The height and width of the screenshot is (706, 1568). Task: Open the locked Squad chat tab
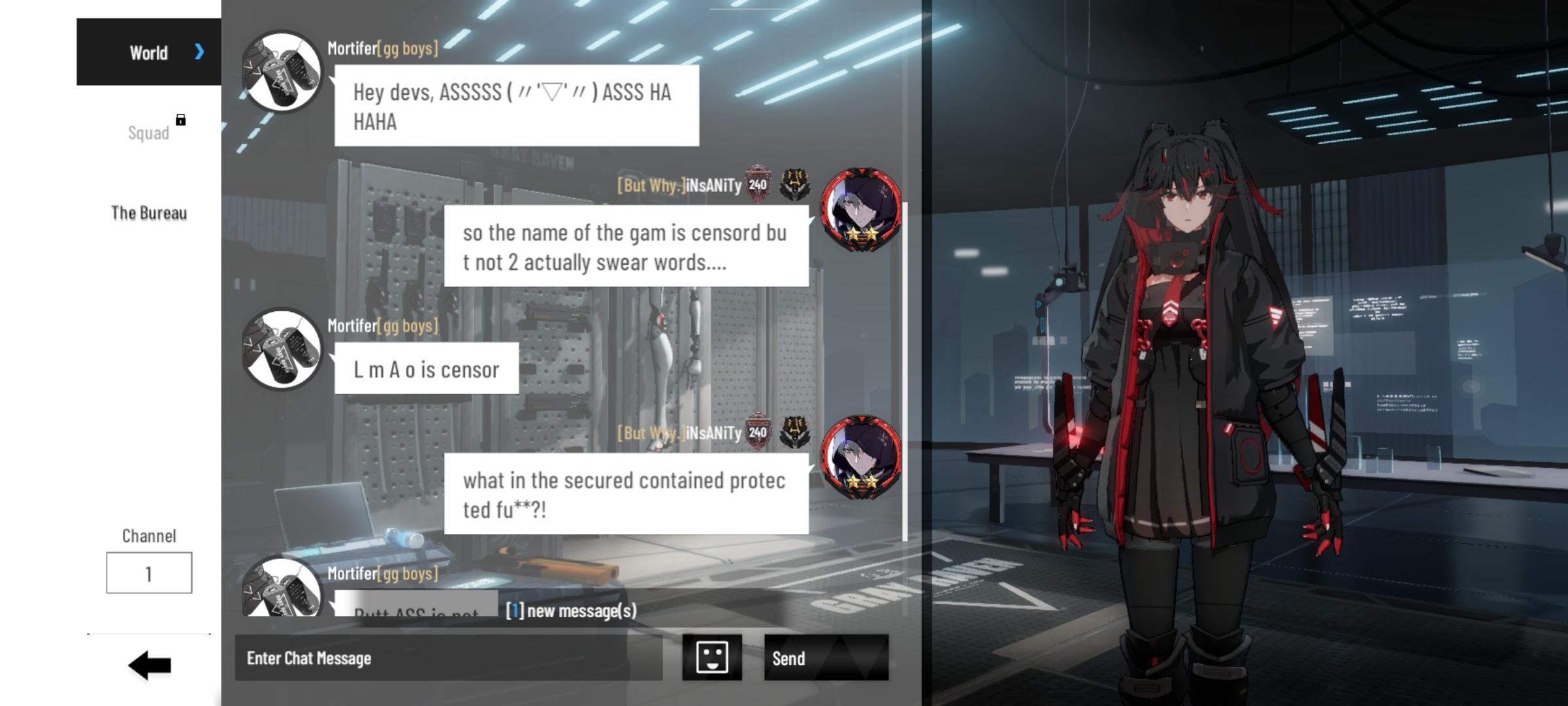pos(149,133)
